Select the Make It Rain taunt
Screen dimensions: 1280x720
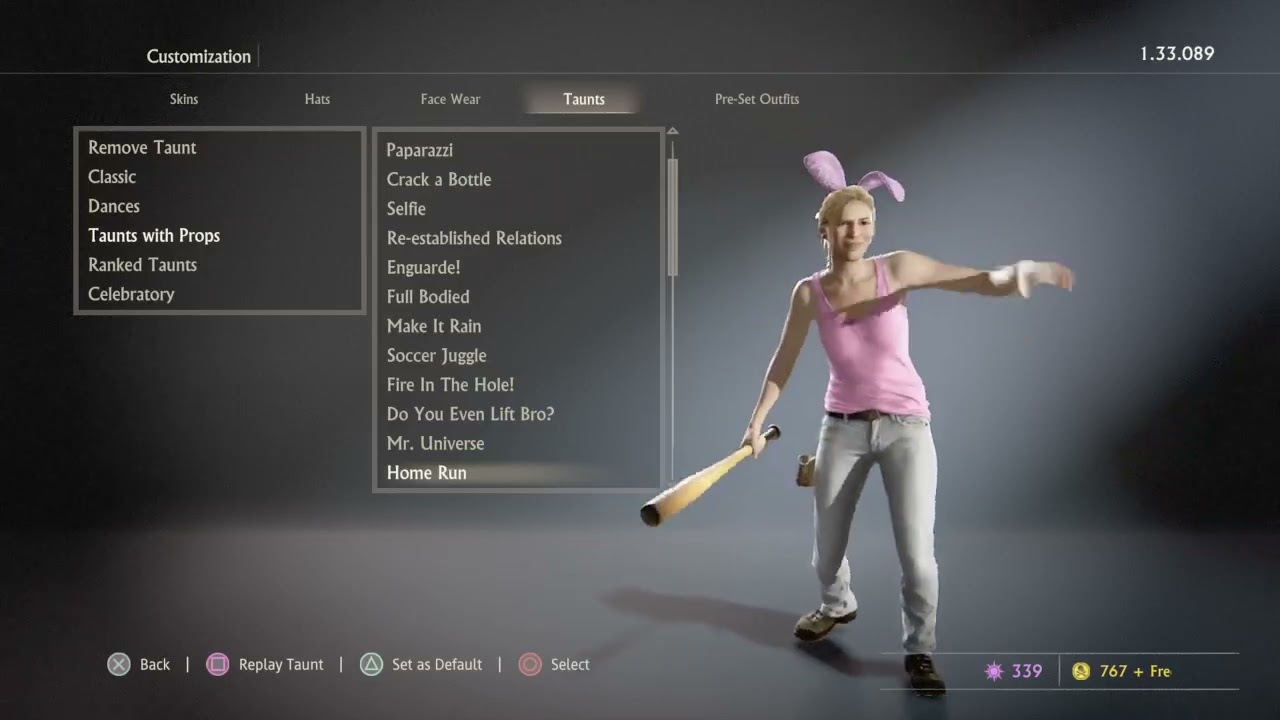(434, 326)
